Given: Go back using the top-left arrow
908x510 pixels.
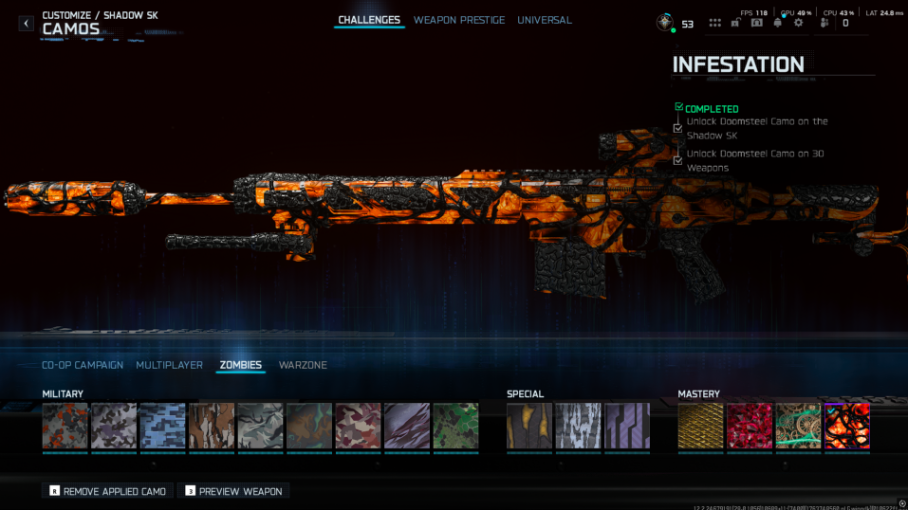Looking at the screenshot, I should (x=26, y=23).
